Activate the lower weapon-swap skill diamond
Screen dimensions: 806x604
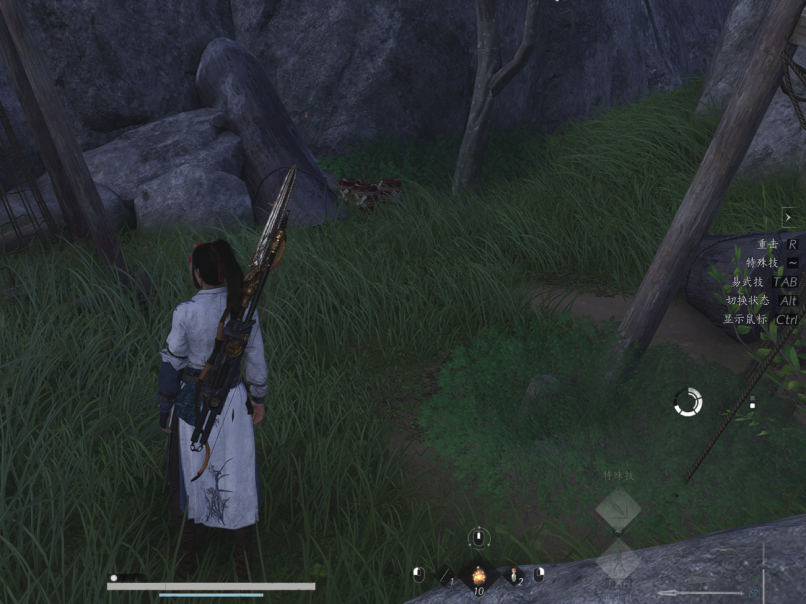click(618, 562)
